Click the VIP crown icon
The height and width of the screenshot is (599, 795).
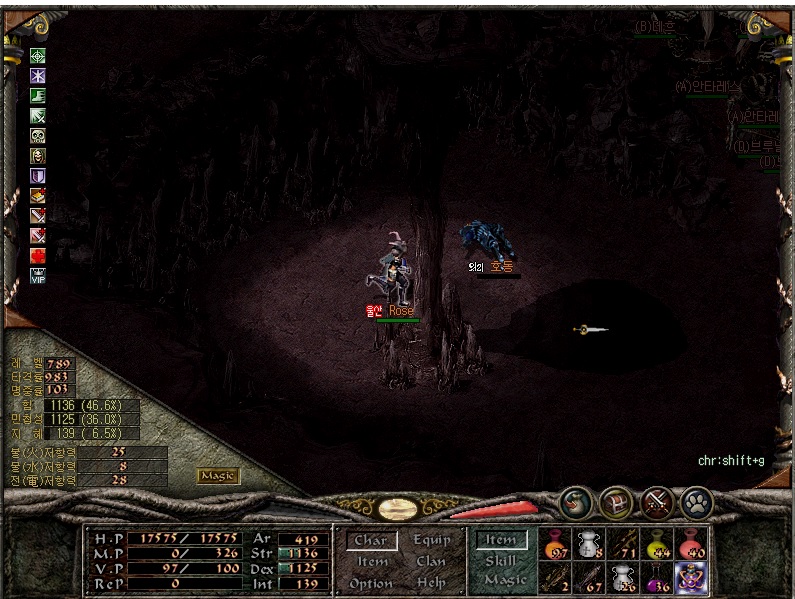point(38,275)
